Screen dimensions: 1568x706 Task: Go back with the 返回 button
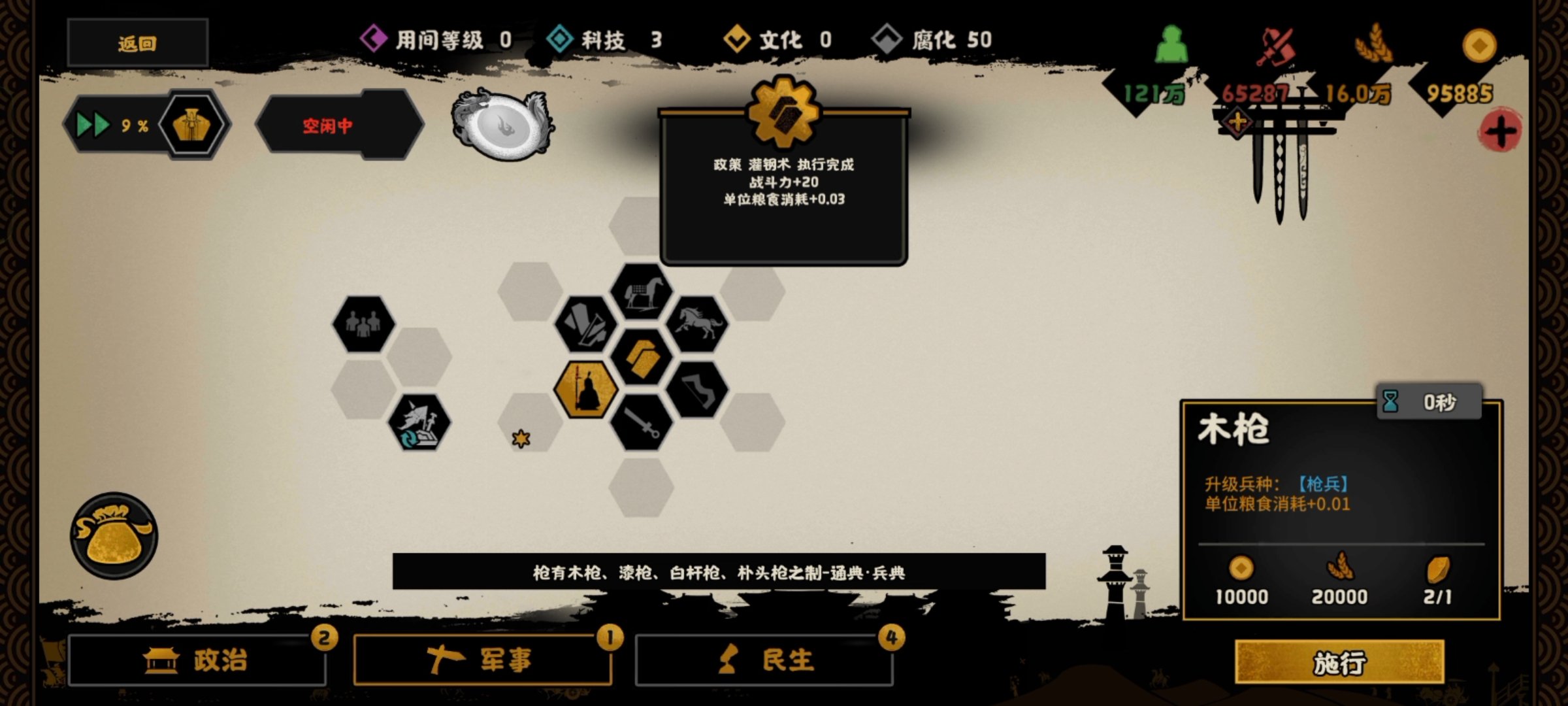pyautogui.click(x=137, y=43)
